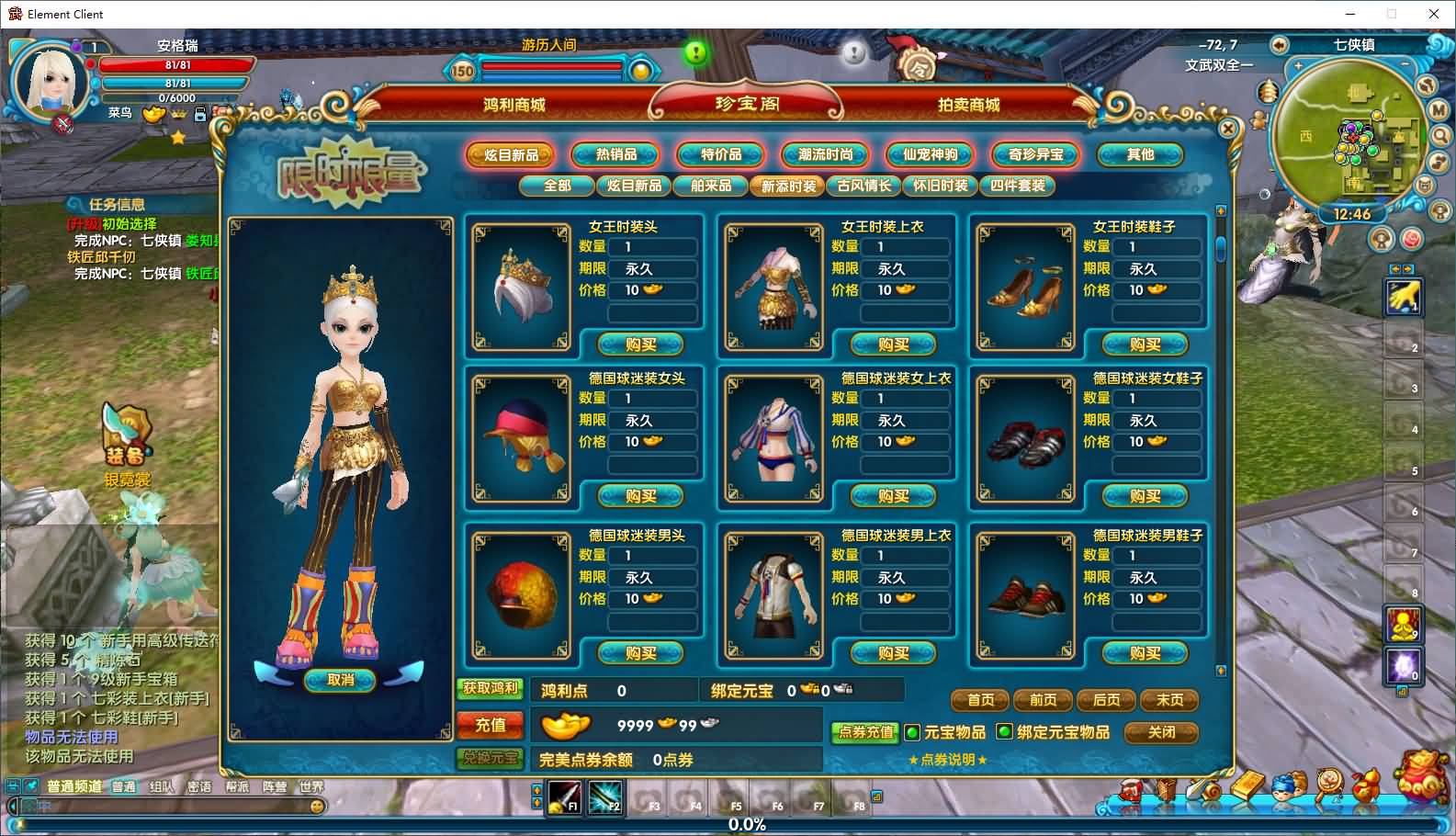
Task: Click the gold bar icon in bottom toolbar
Action: coord(1245,784)
